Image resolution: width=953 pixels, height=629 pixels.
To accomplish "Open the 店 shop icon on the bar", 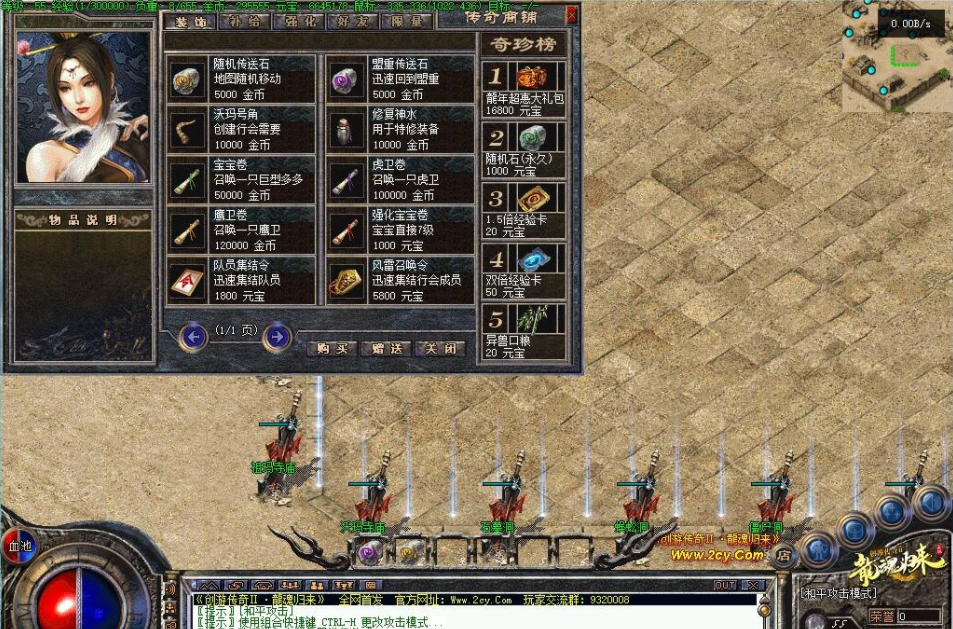I will click(784, 552).
